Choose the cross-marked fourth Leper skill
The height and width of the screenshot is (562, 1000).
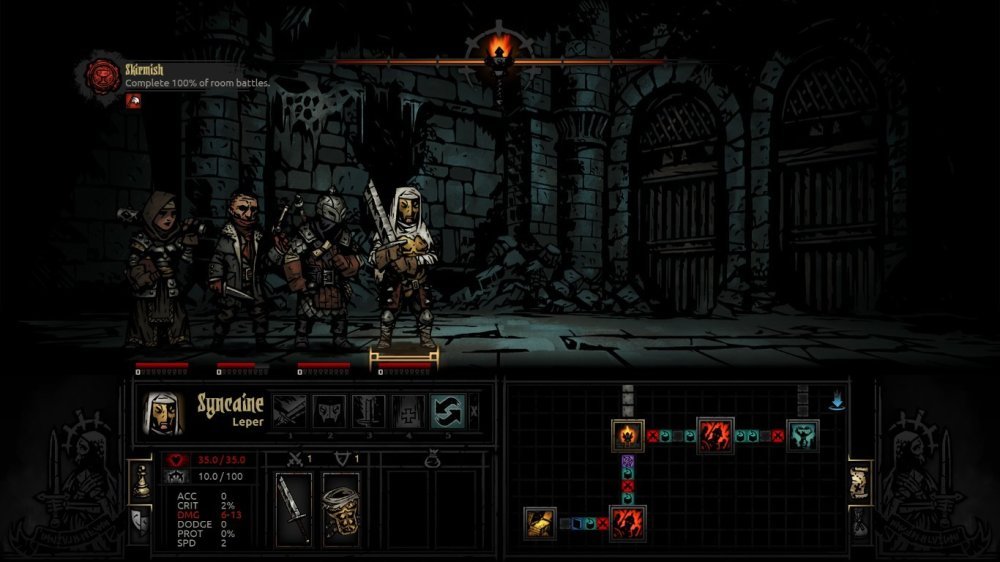coord(408,411)
